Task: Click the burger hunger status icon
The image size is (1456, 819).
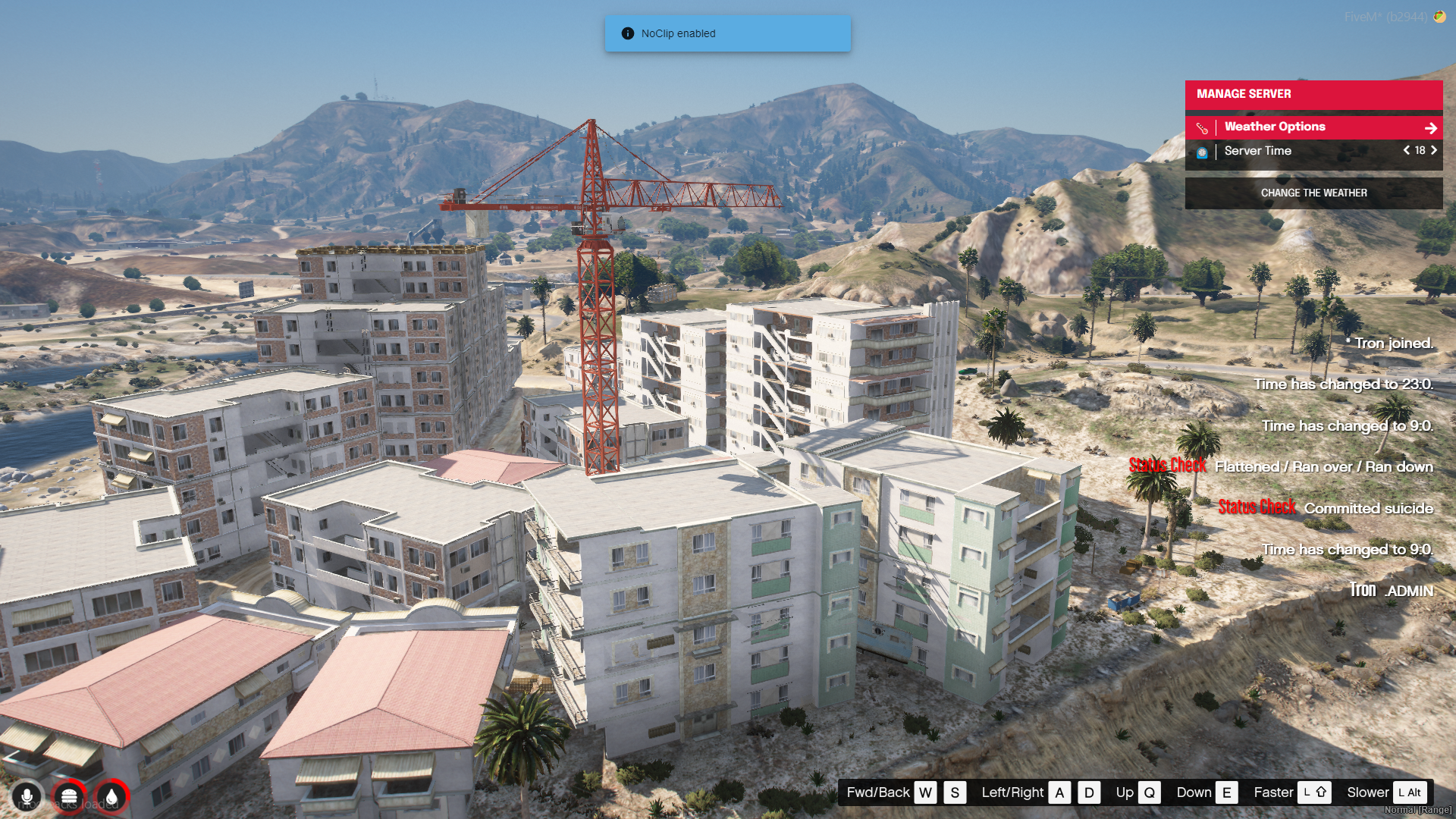Action: [x=69, y=797]
